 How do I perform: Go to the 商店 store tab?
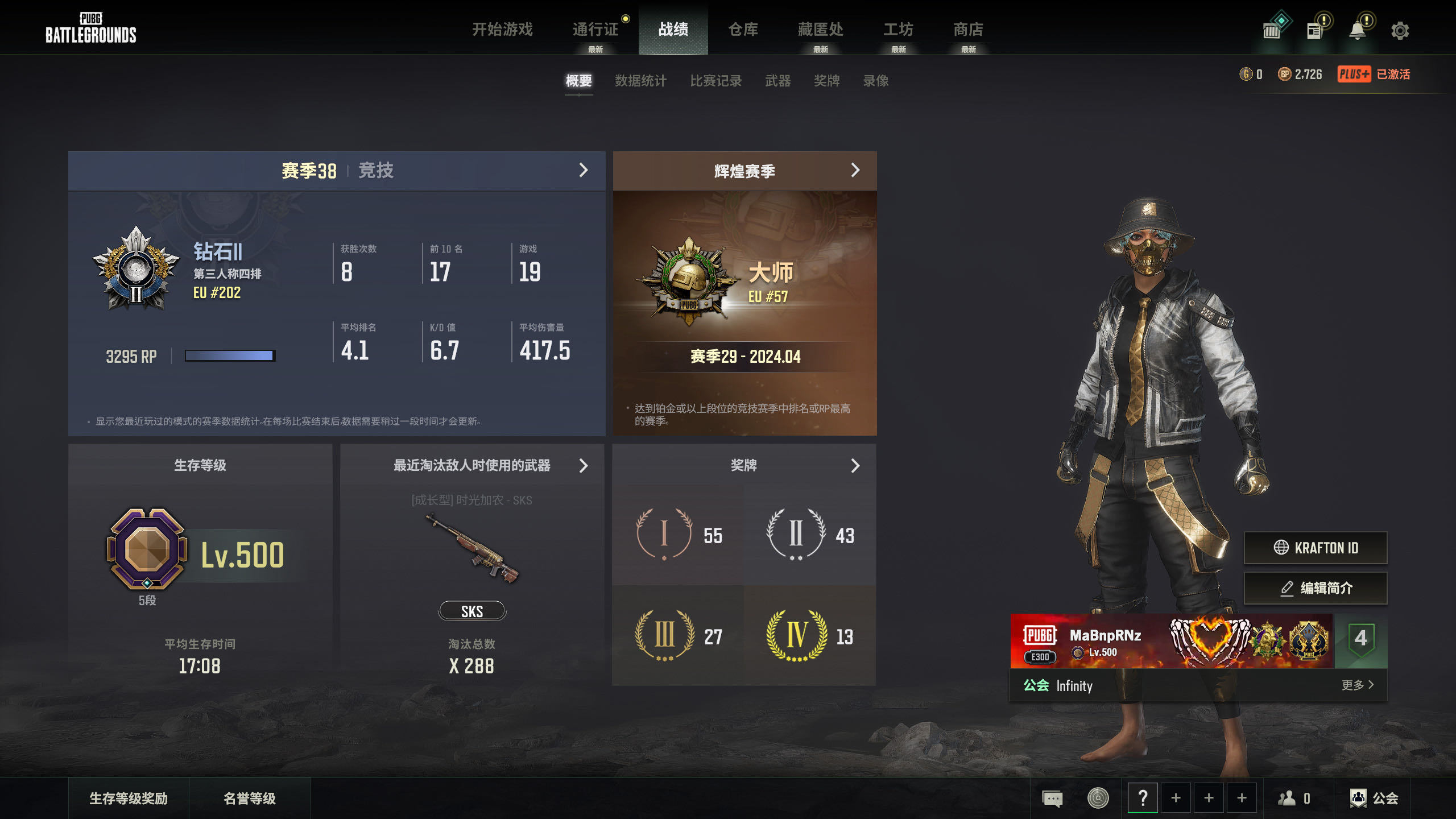[968, 29]
